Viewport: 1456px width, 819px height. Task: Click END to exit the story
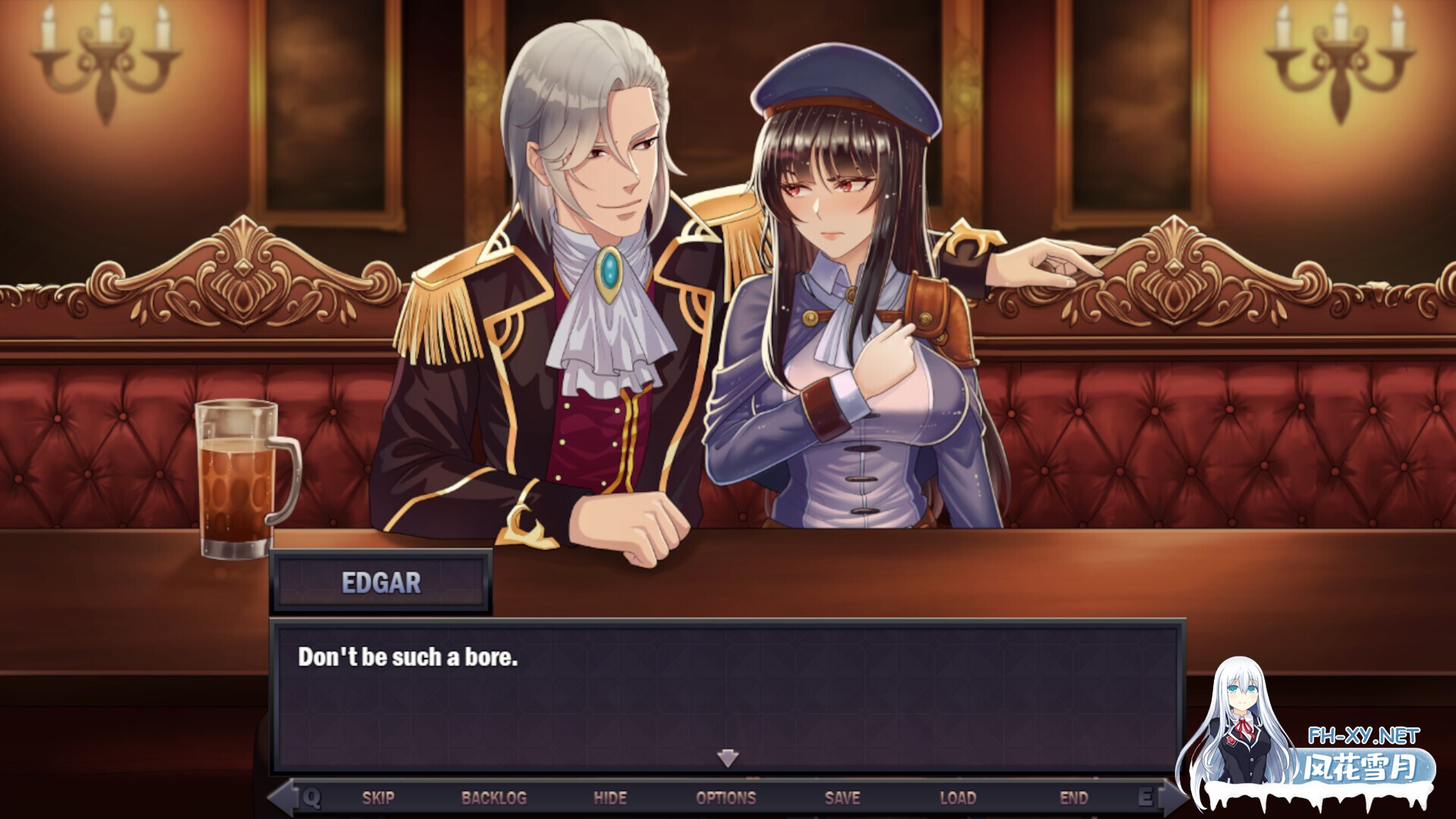[1074, 797]
